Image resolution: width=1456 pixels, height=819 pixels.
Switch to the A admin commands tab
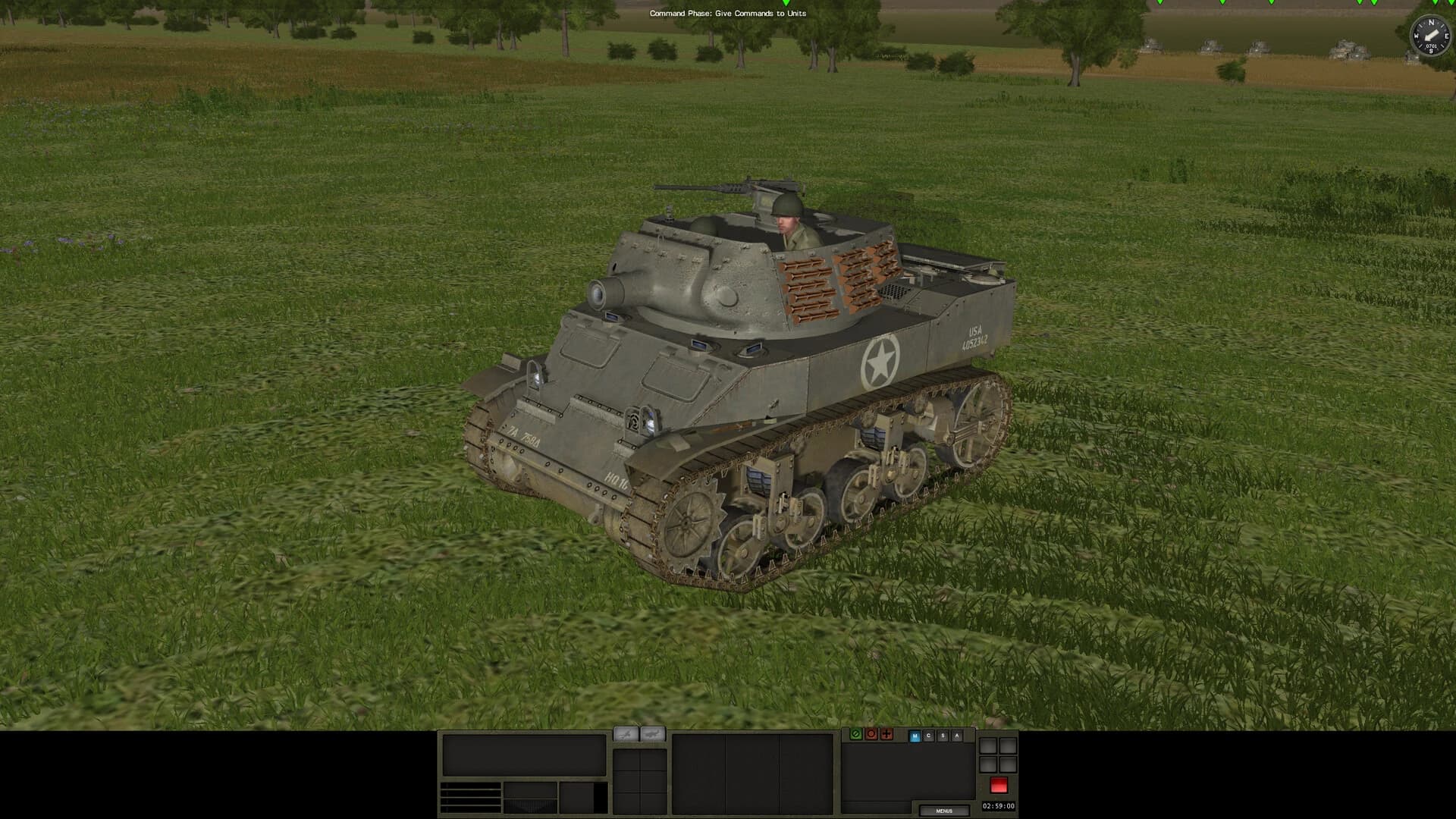click(957, 736)
